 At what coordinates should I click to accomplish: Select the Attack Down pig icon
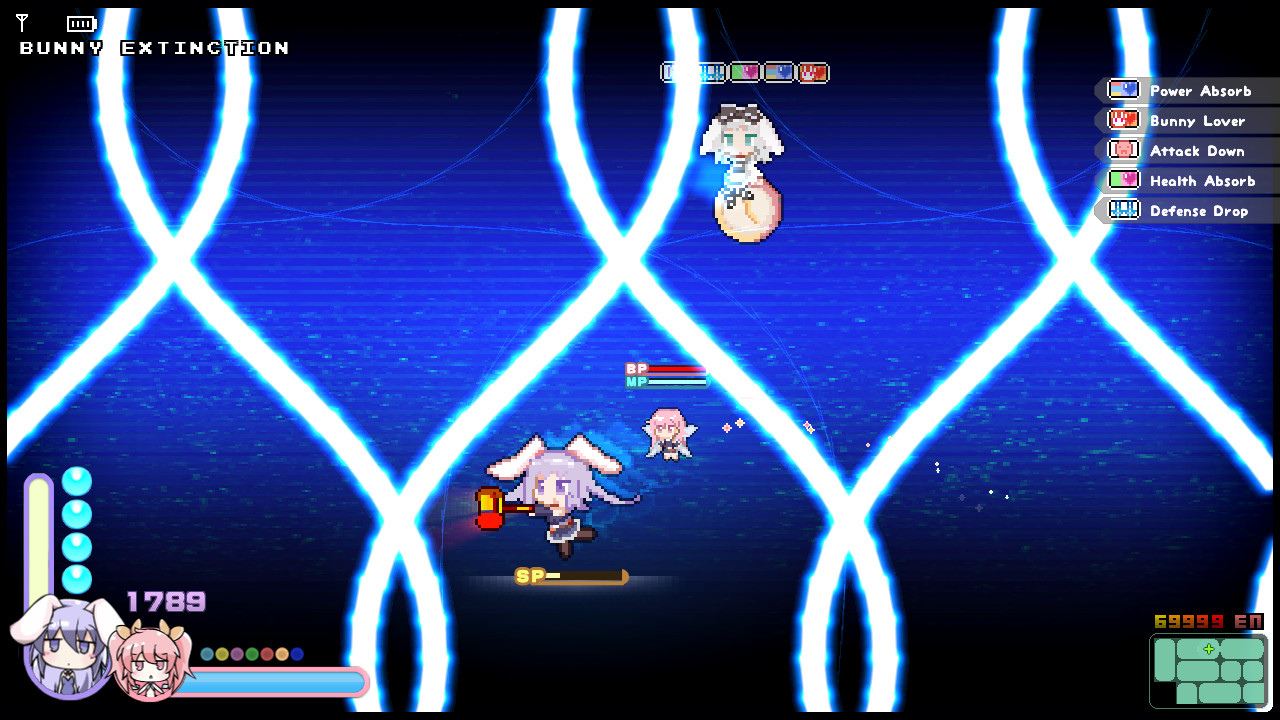(x=1123, y=150)
